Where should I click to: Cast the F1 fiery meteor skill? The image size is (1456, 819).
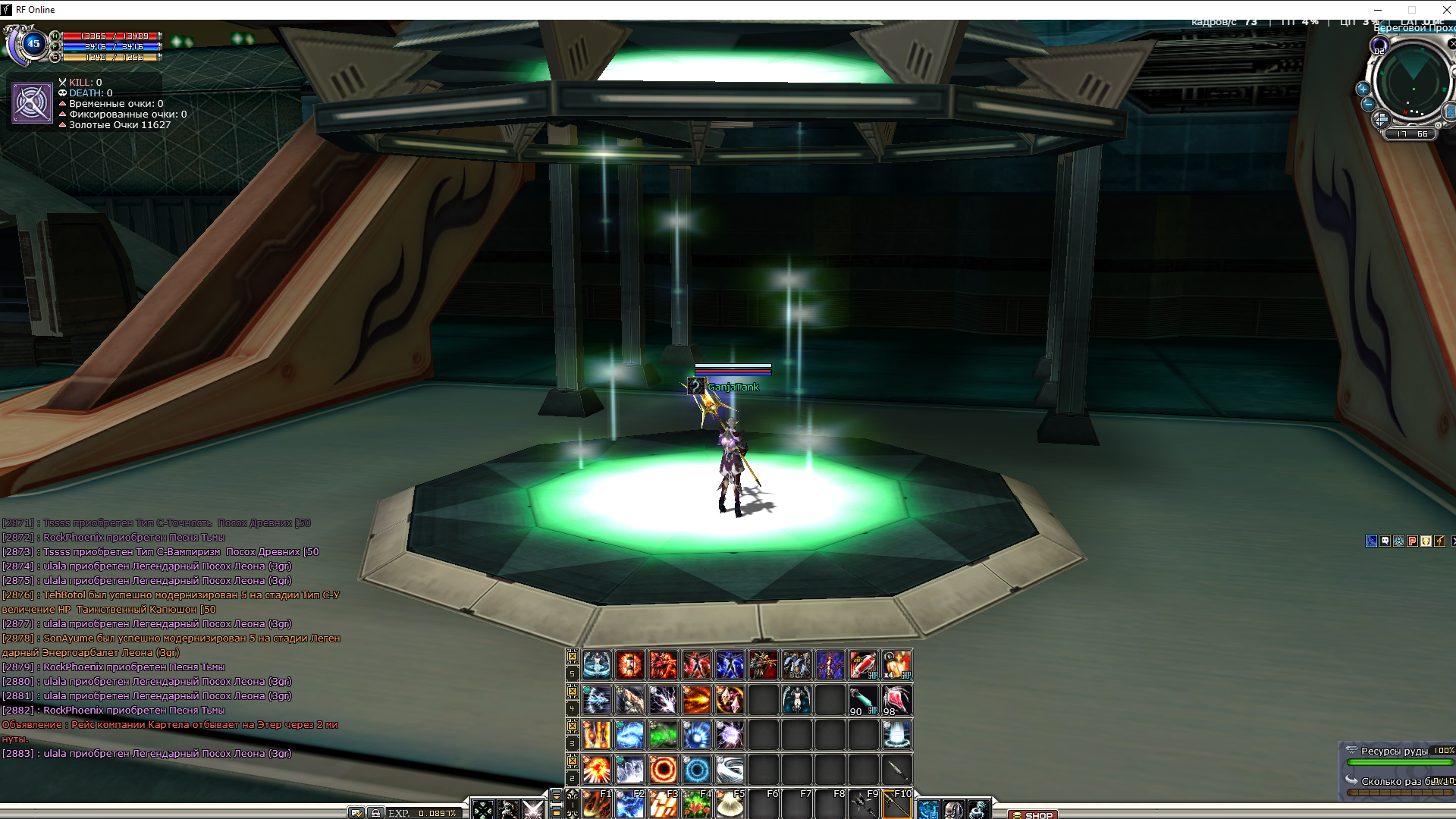coord(597,804)
